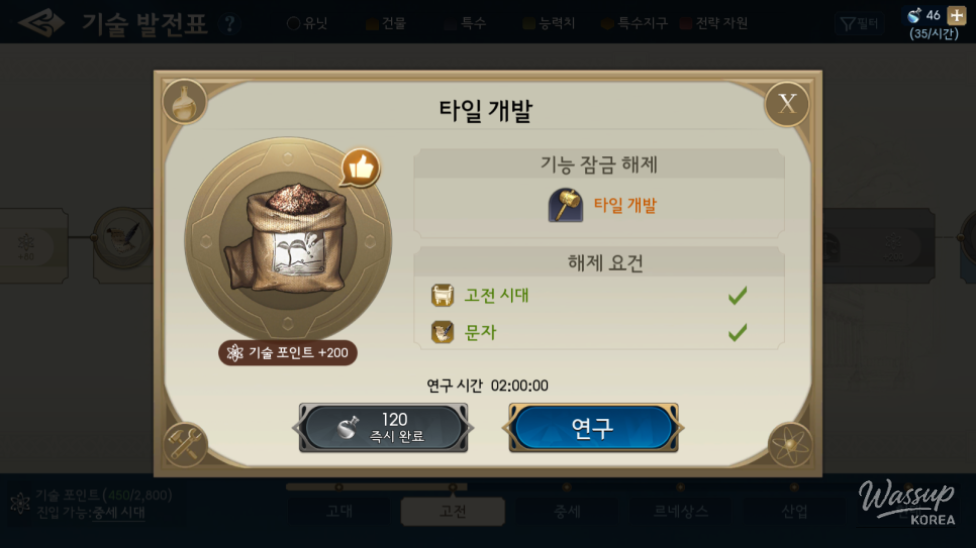Viewport: 976px width, 548px height.
Task: Switch to the 산업 era tab
Action: click(x=795, y=511)
